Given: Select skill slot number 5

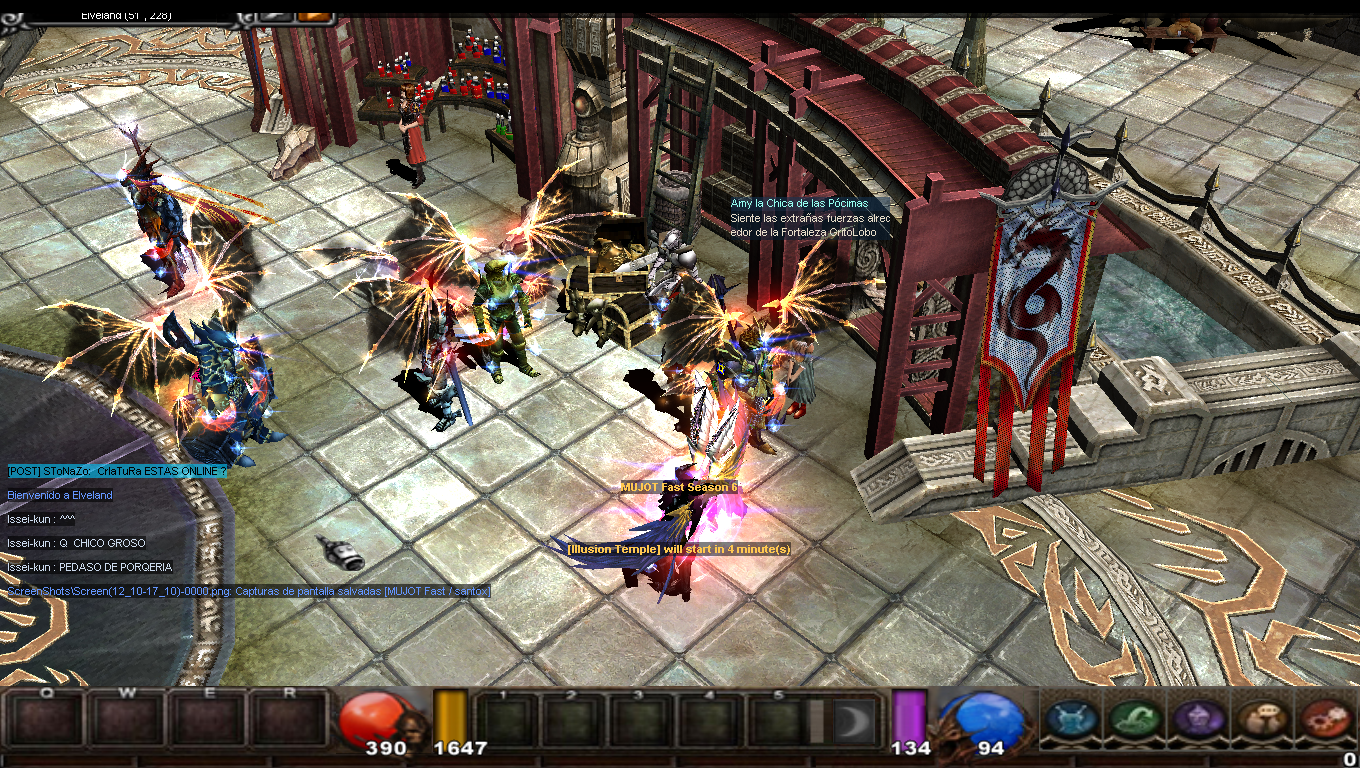Looking at the screenshot, I should [777, 722].
